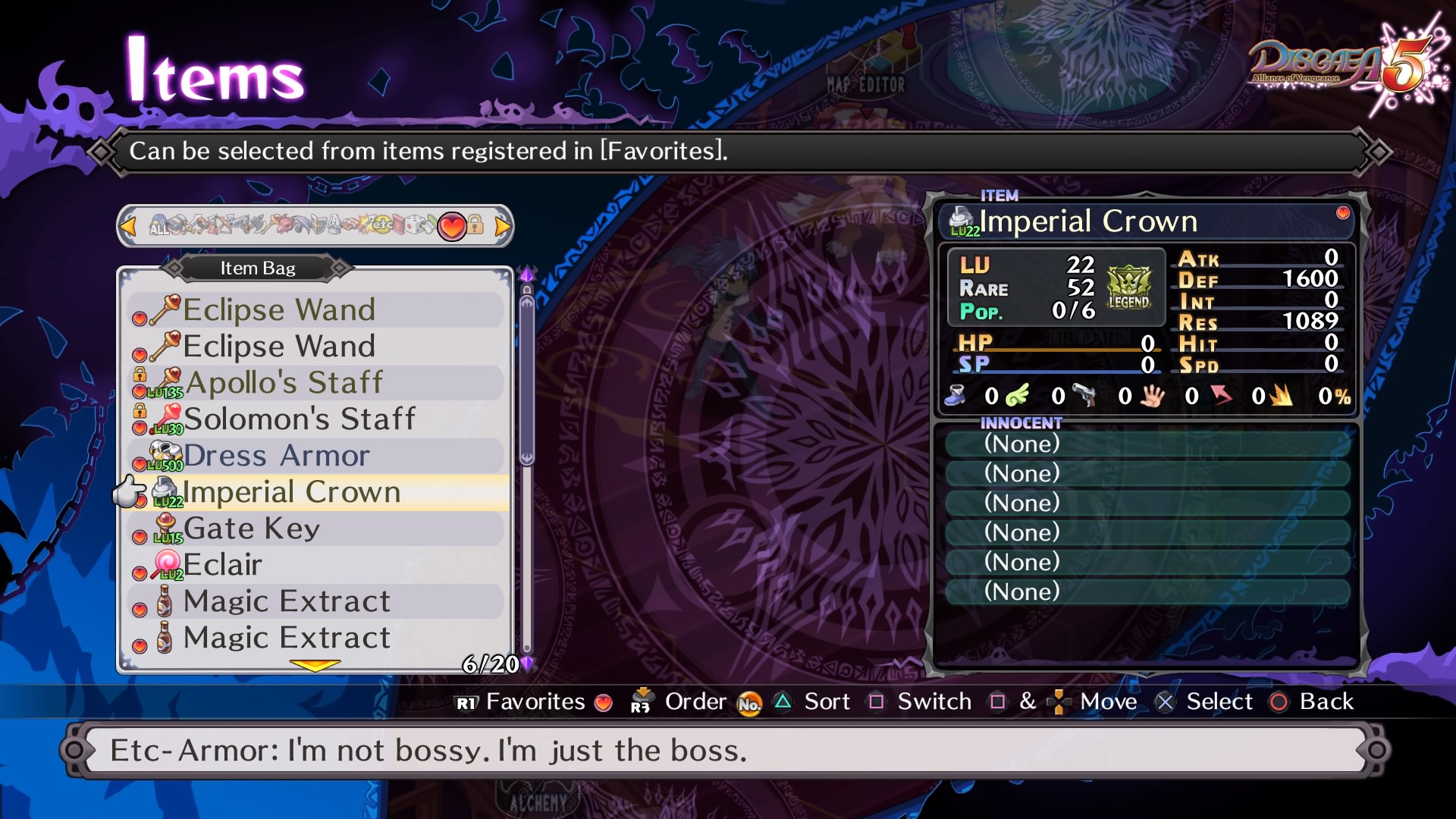
Task: Click the yellow down arrow under the list
Action: [315, 665]
